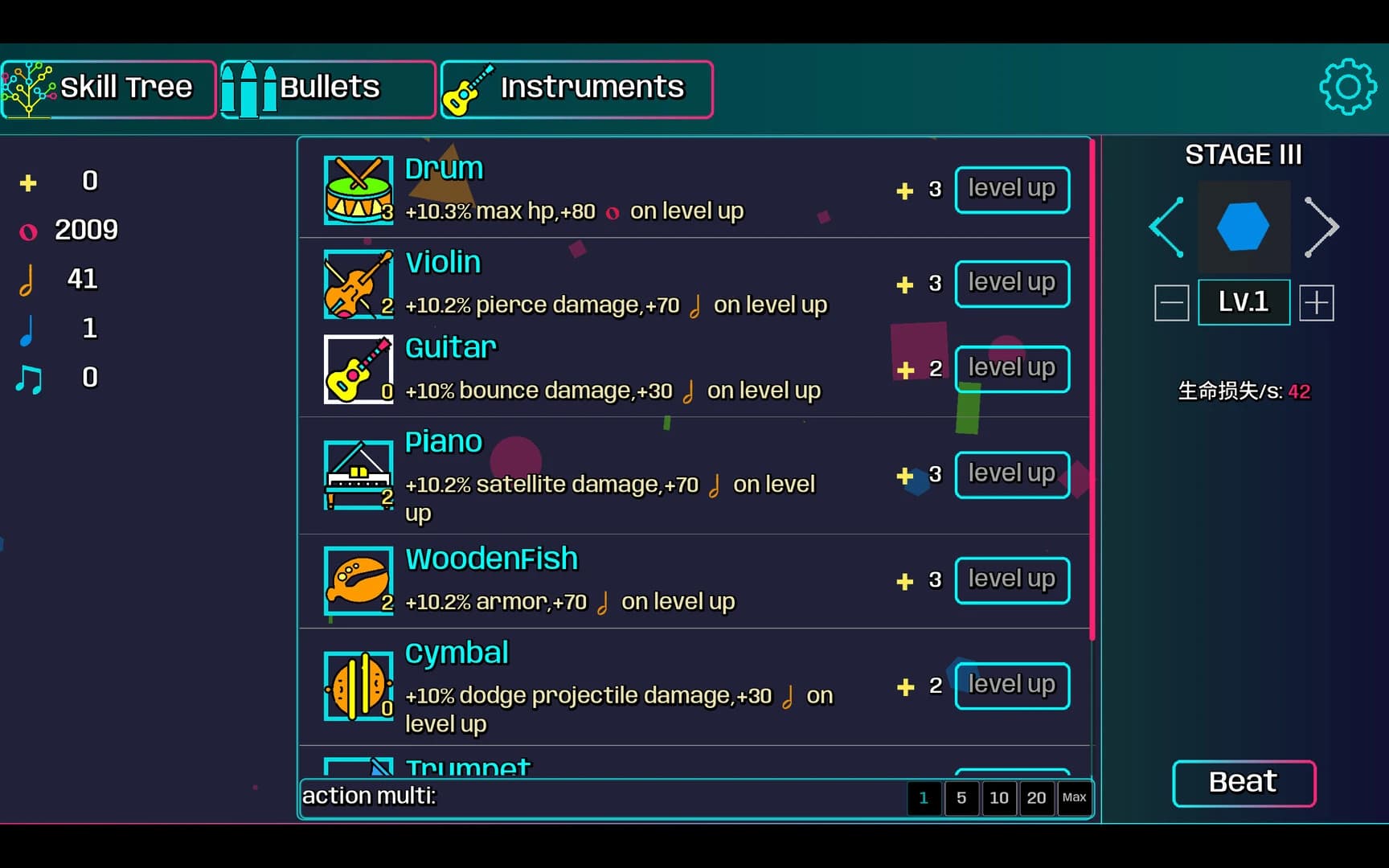Select action multi value 1
Image resolution: width=1389 pixels, height=868 pixels.
pos(924,798)
